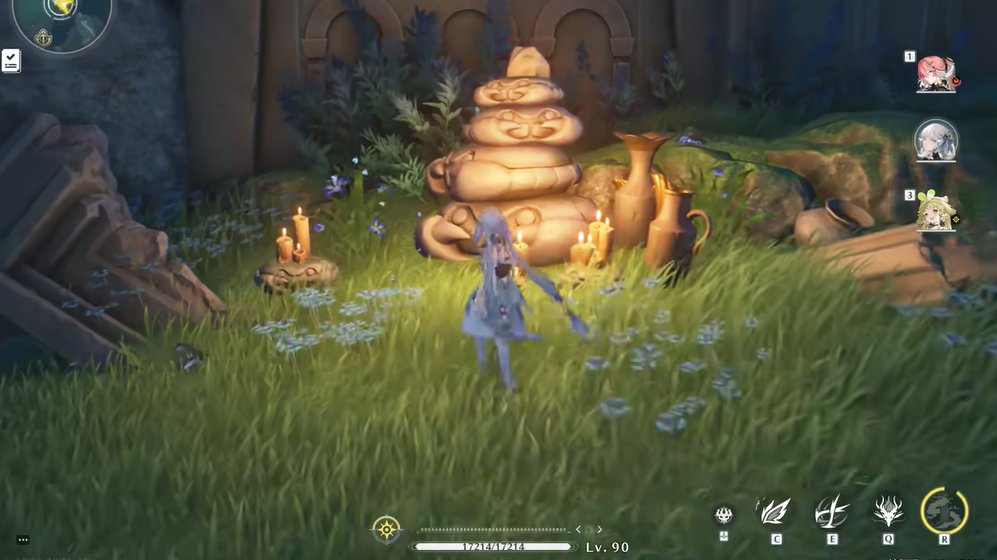Activate the utility gadget skill icon
Image resolution: width=997 pixels, height=560 pixels.
(x=724, y=515)
